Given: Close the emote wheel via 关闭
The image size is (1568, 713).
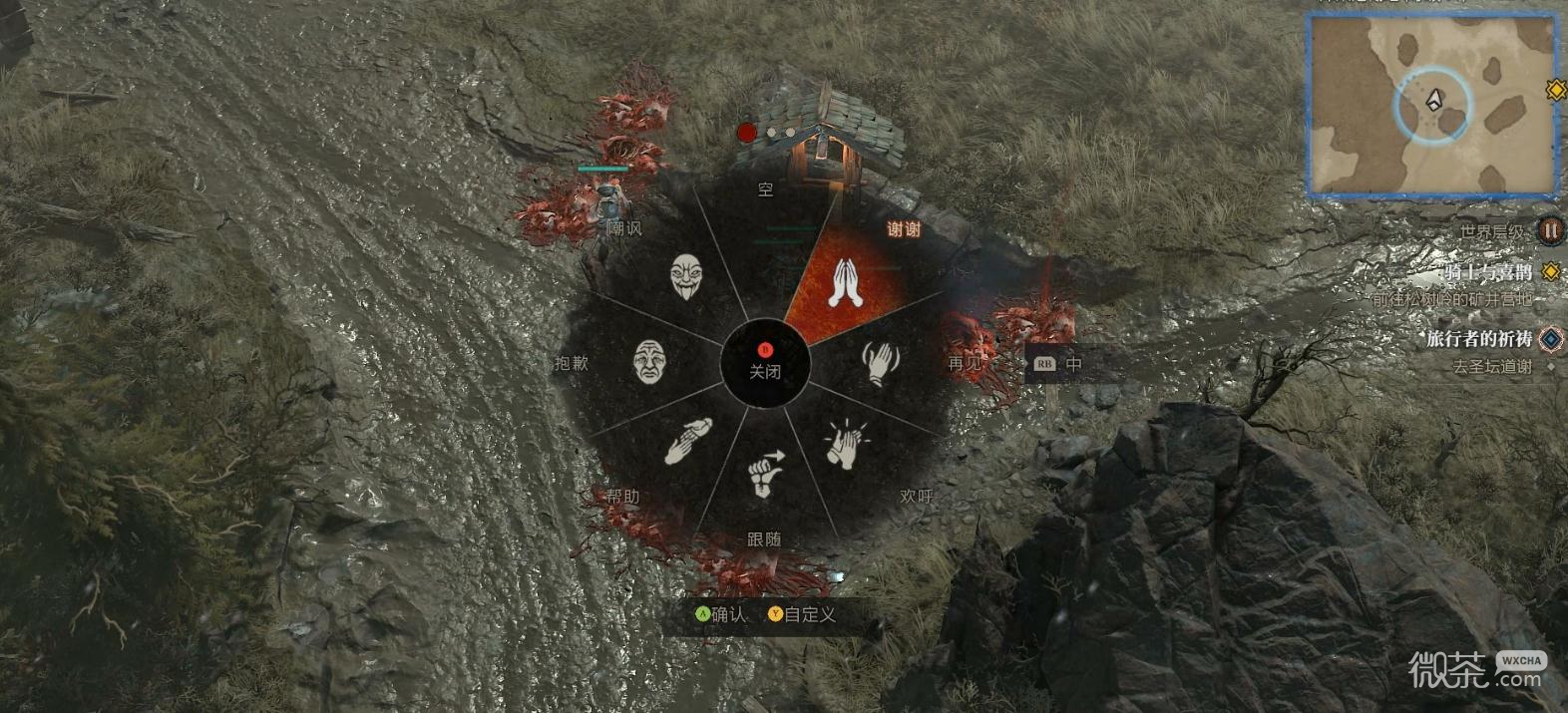Looking at the screenshot, I should [765, 364].
